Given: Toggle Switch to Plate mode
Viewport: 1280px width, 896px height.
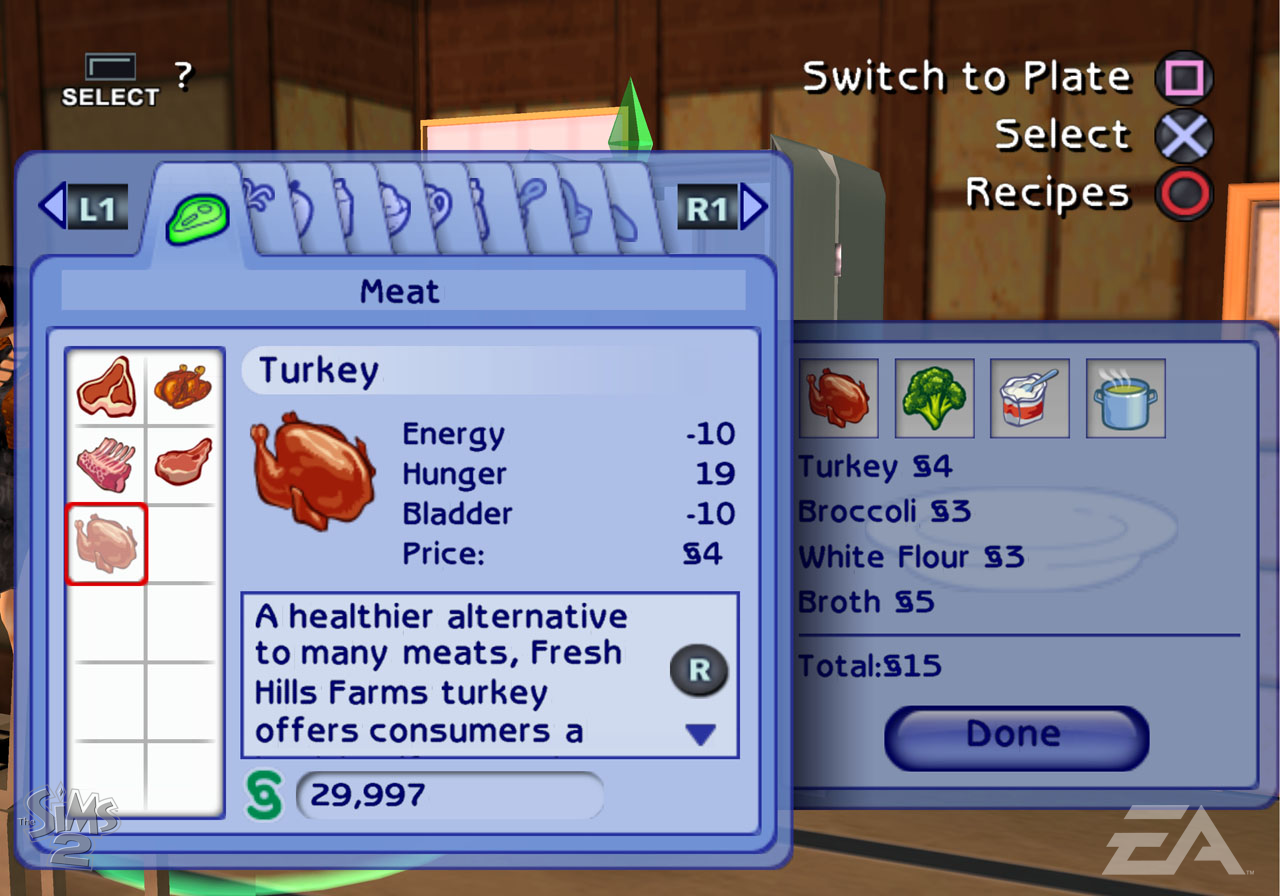Looking at the screenshot, I should [x=1183, y=76].
